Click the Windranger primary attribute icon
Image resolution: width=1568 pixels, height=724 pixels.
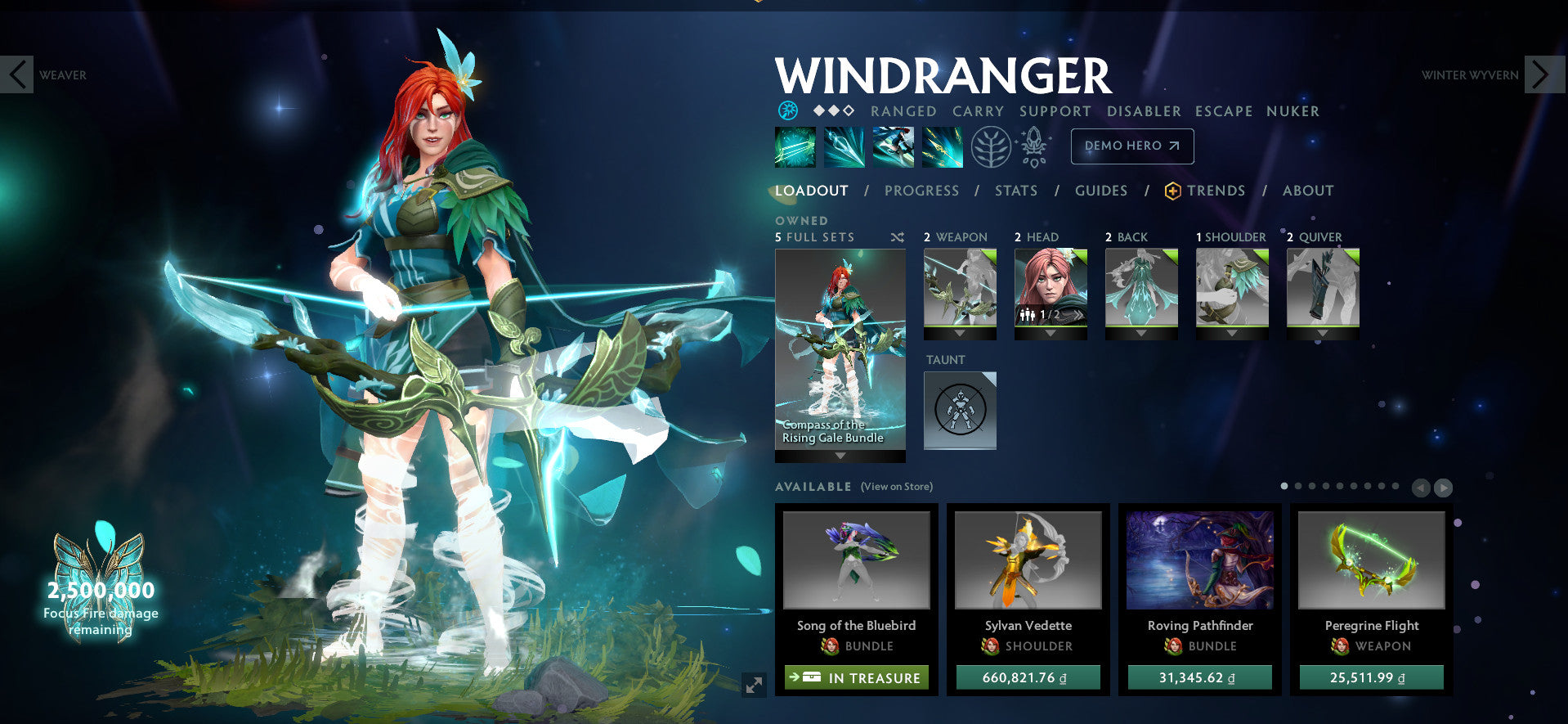tap(786, 110)
